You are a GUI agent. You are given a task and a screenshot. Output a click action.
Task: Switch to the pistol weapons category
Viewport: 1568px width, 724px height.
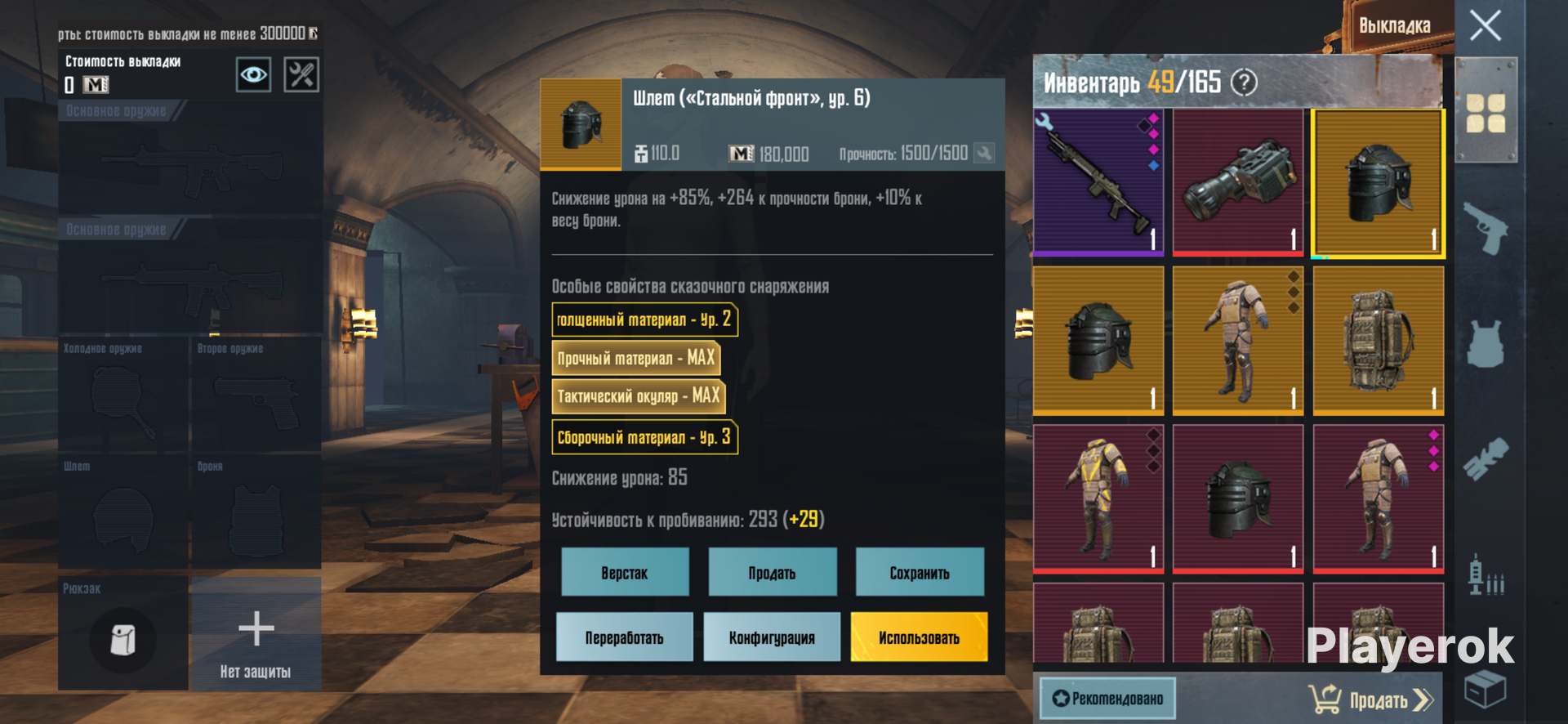1486,228
